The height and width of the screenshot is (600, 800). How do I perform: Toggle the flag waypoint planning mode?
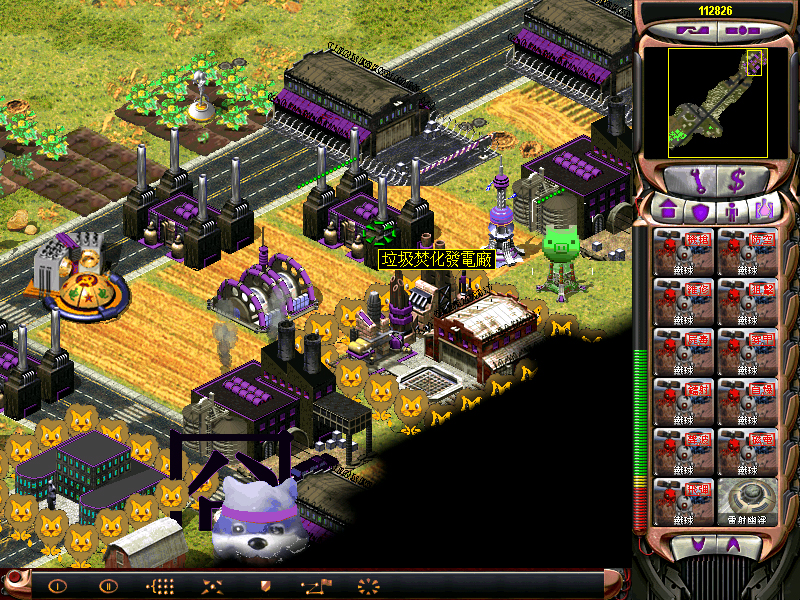coord(316,586)
